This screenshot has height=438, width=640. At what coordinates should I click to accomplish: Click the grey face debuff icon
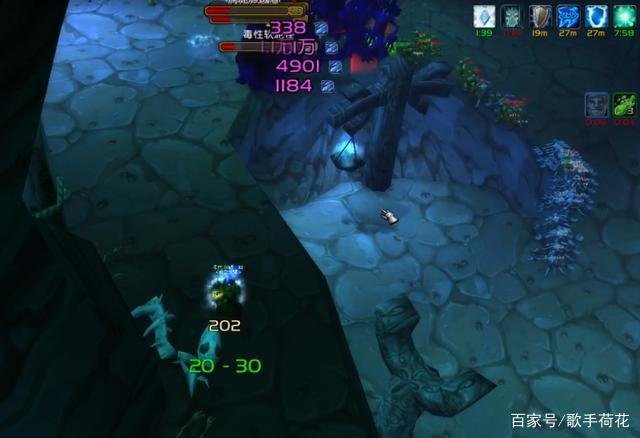597,103
